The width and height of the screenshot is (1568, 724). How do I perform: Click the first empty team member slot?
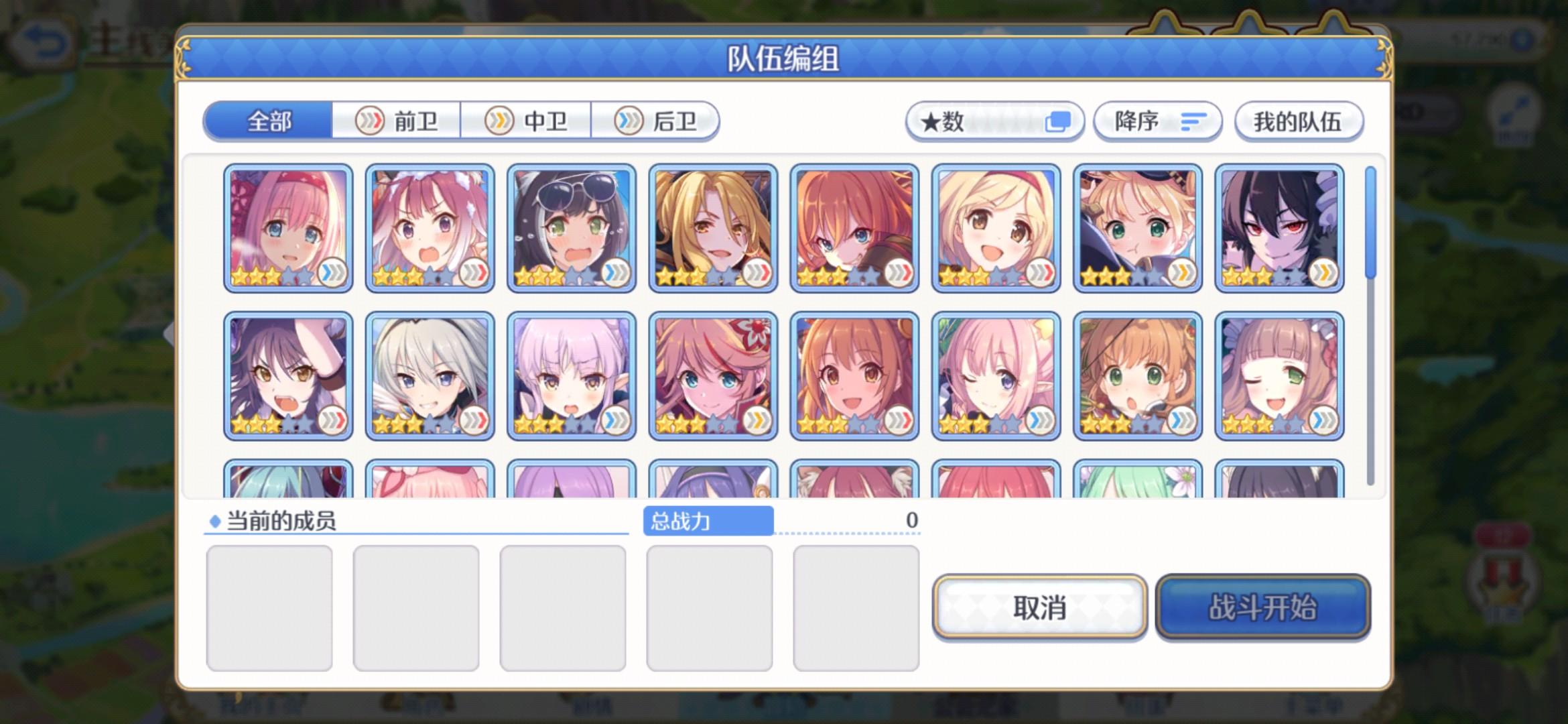point(271,605)
